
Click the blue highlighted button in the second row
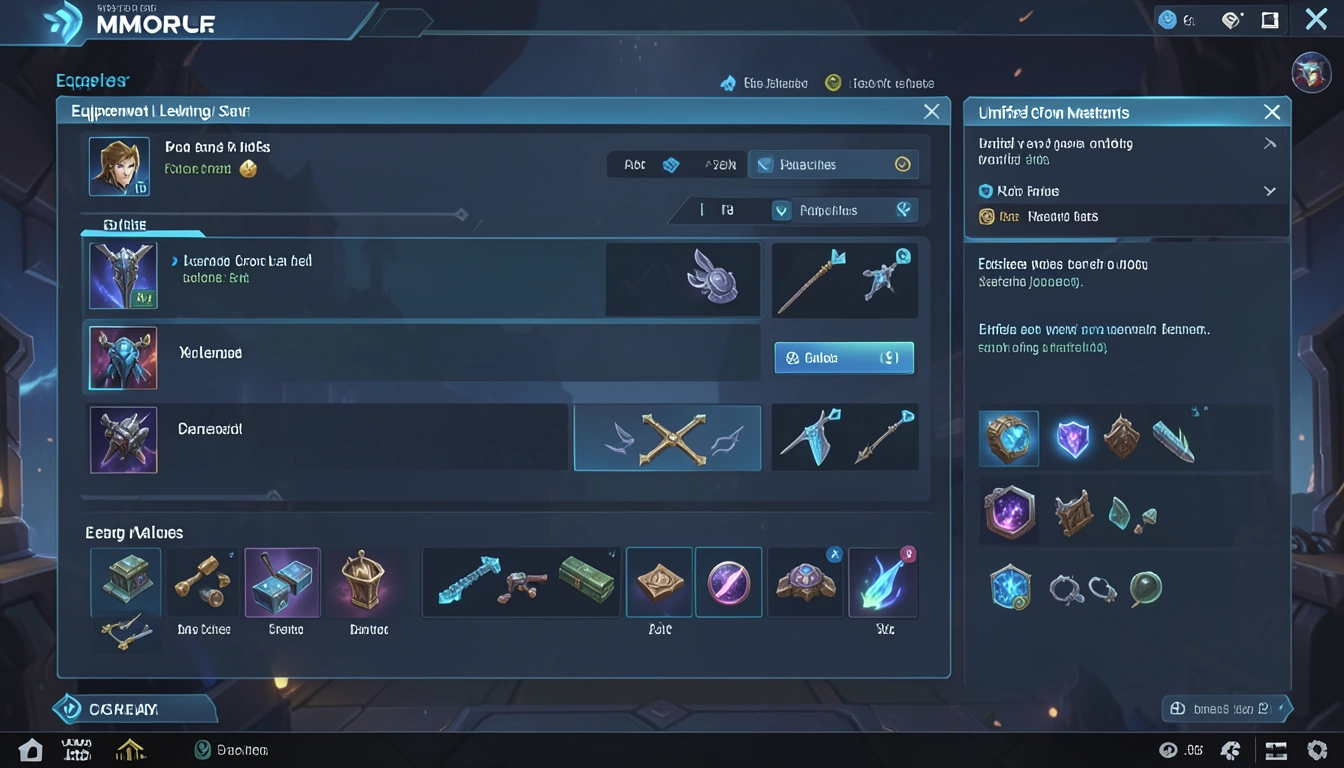click(x=844, y=357)
